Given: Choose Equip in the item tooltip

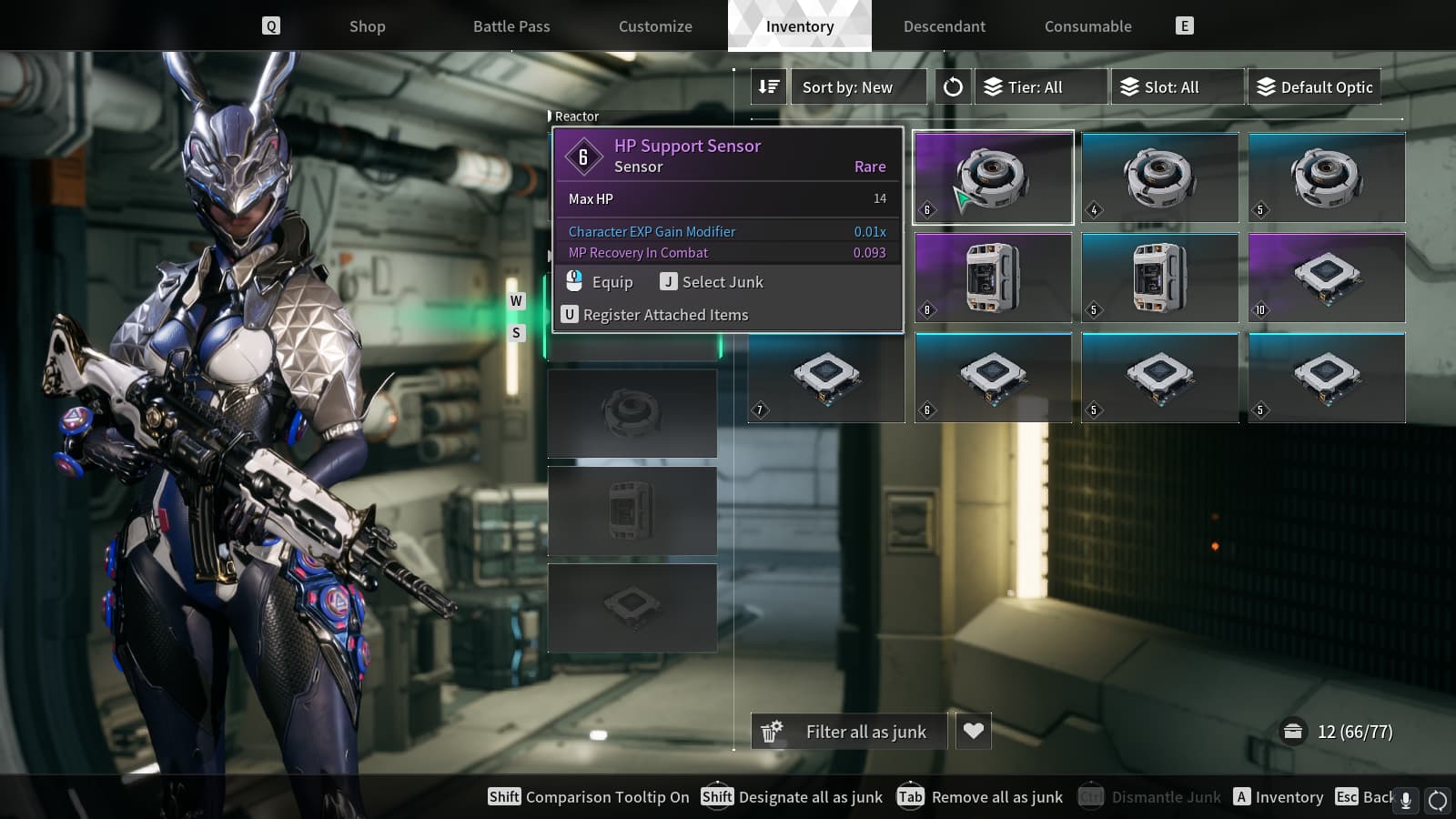Looking at the screenshot, I should (601, 282).
